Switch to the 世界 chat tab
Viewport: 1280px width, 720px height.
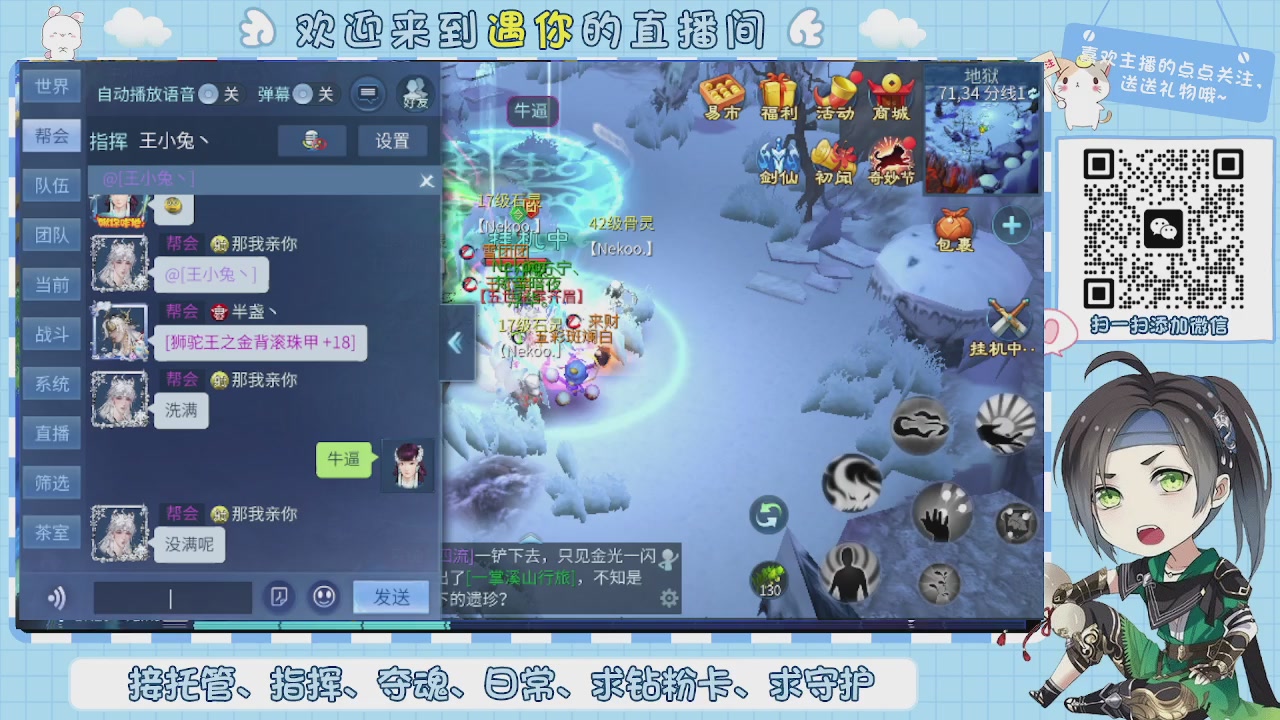pyautogui.click(x=51, y=87)
